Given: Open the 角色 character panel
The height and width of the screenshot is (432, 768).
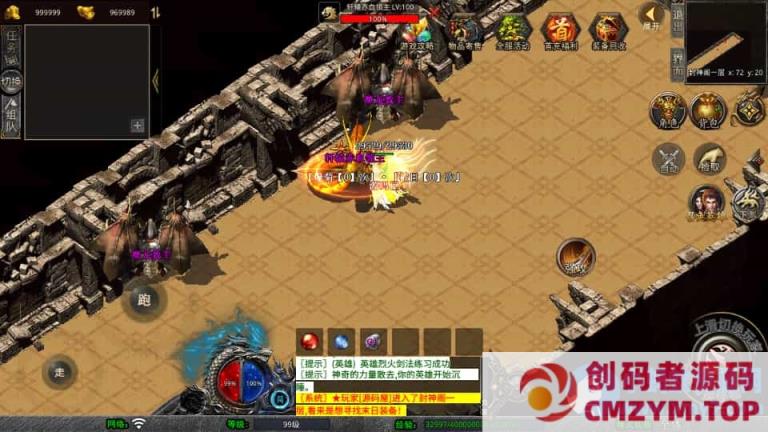Looking at the screenshot, I should pos(666,110).
